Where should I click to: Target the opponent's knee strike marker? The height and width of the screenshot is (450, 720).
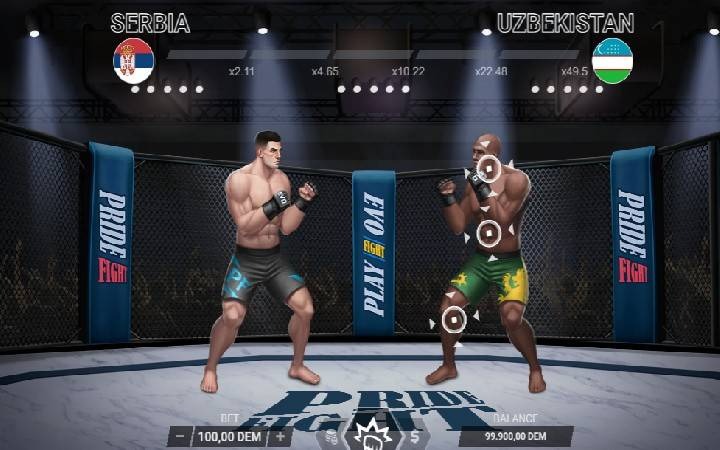click(454, 320)
